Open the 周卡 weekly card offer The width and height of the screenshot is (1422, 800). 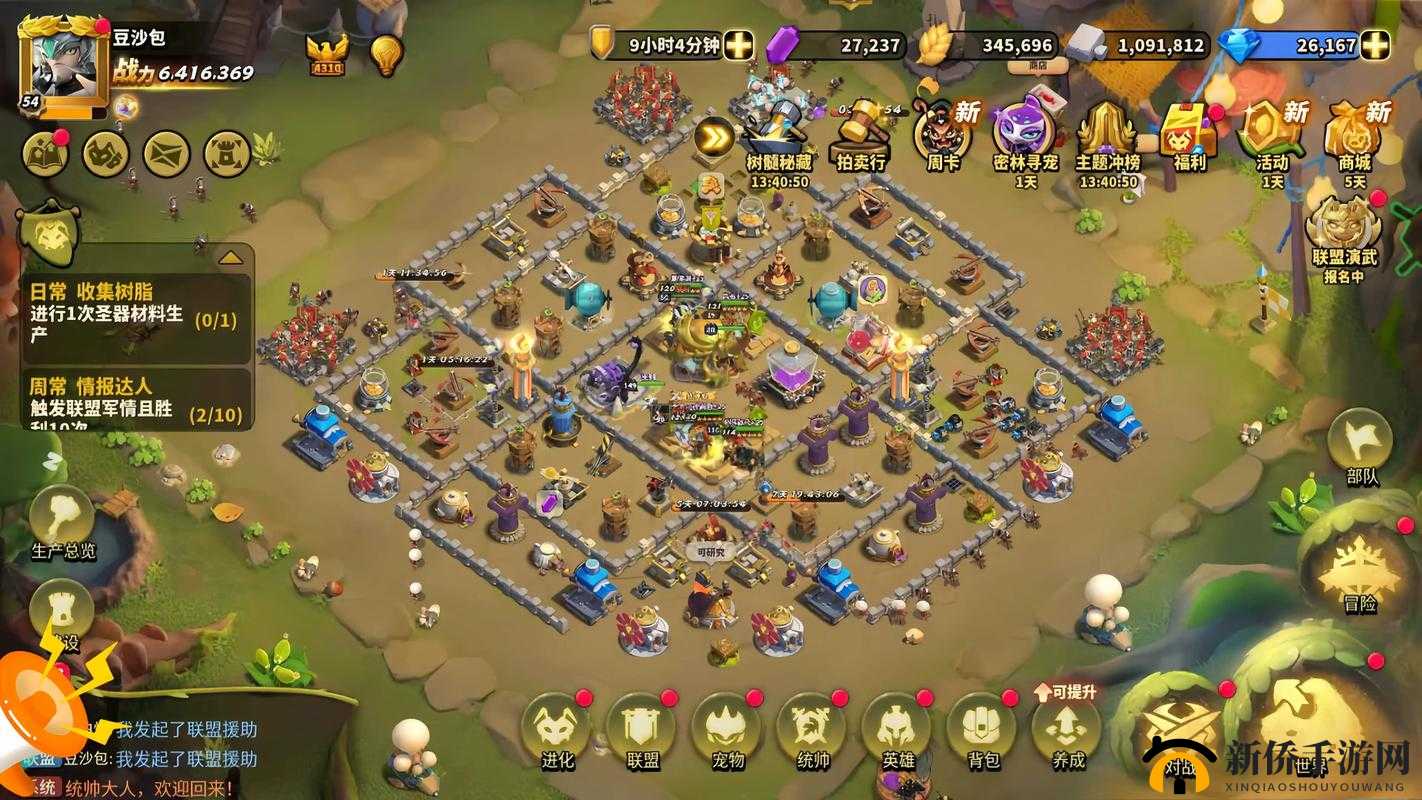[x=942, y=135]
